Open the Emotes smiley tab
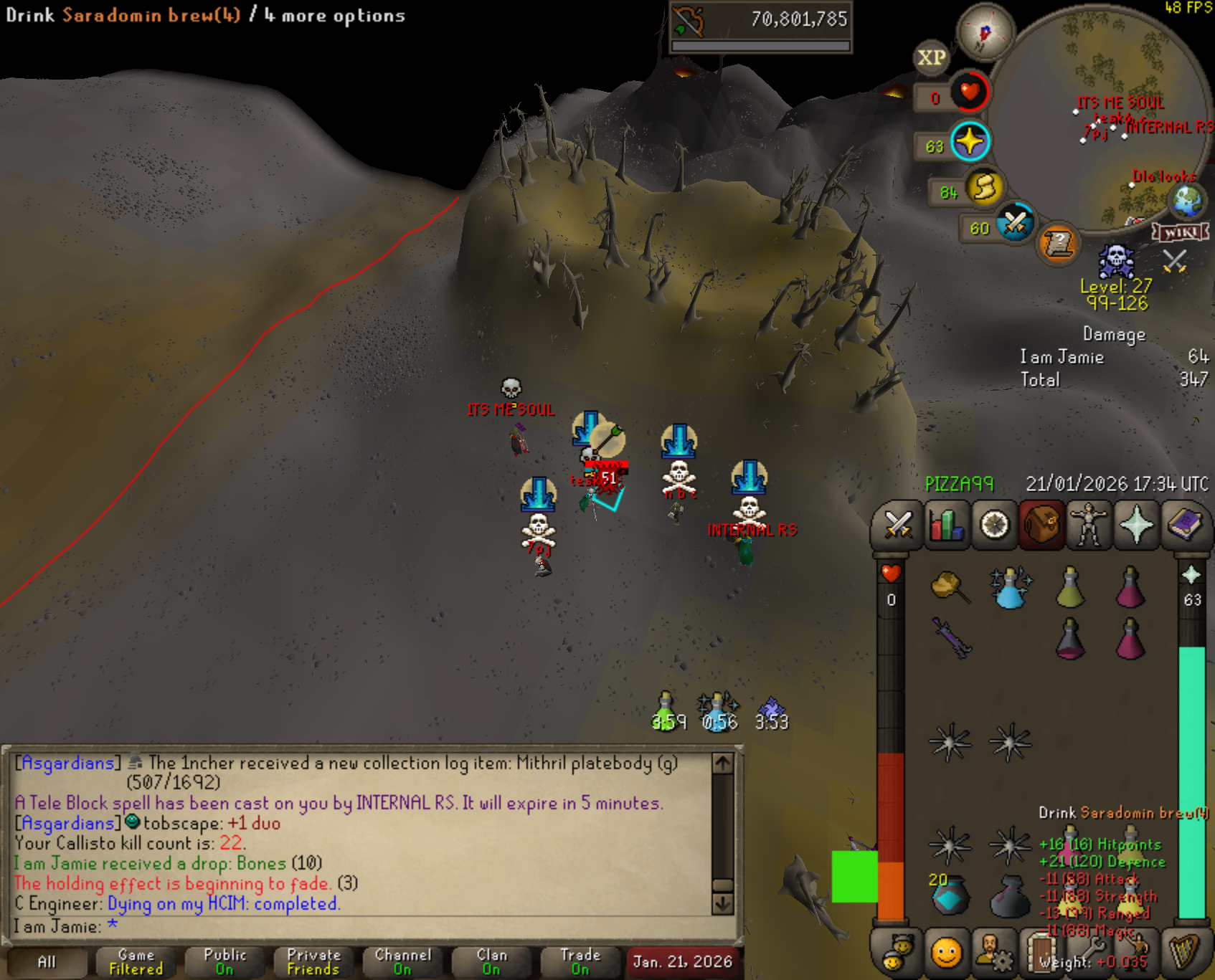 click(x=946, y=953)
